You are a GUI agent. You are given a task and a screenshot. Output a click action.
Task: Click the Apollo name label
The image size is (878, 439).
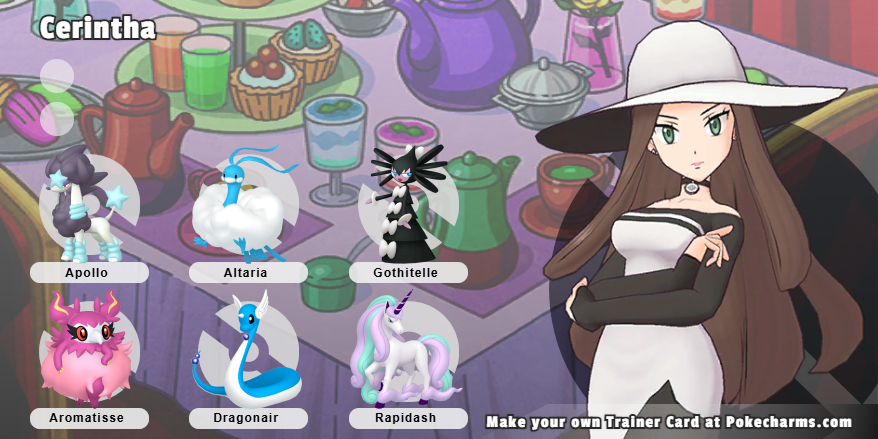coord(89,272)
